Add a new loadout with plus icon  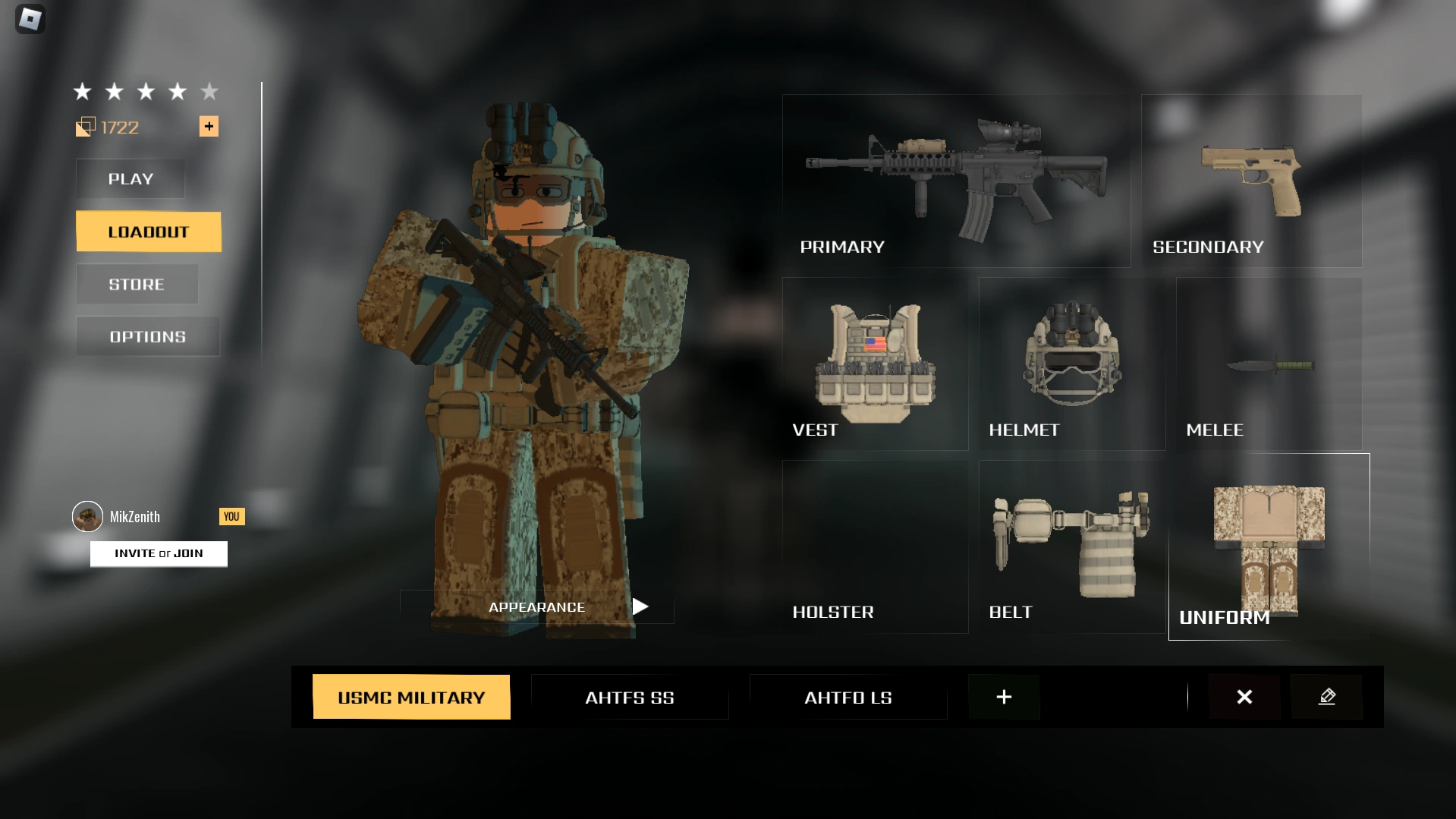[x=1004, y=697]
